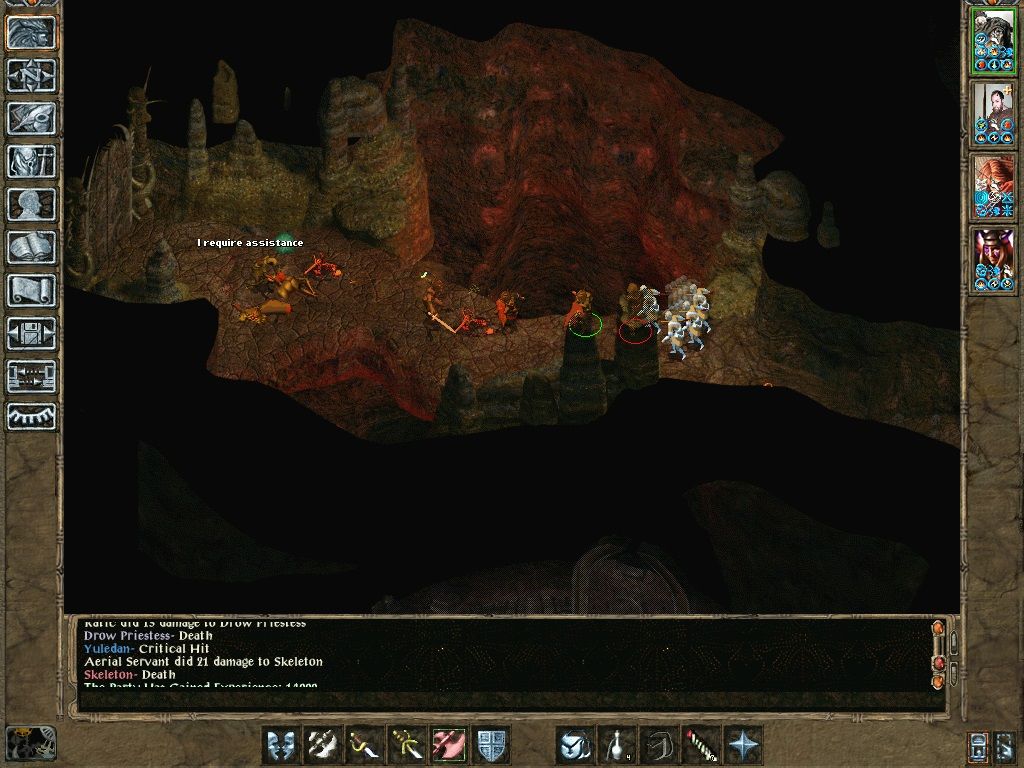This screenshot has height=768, width=1024.
Task: Activate the shield guard button
Action: pyautogui.click(x=492, y=745)
